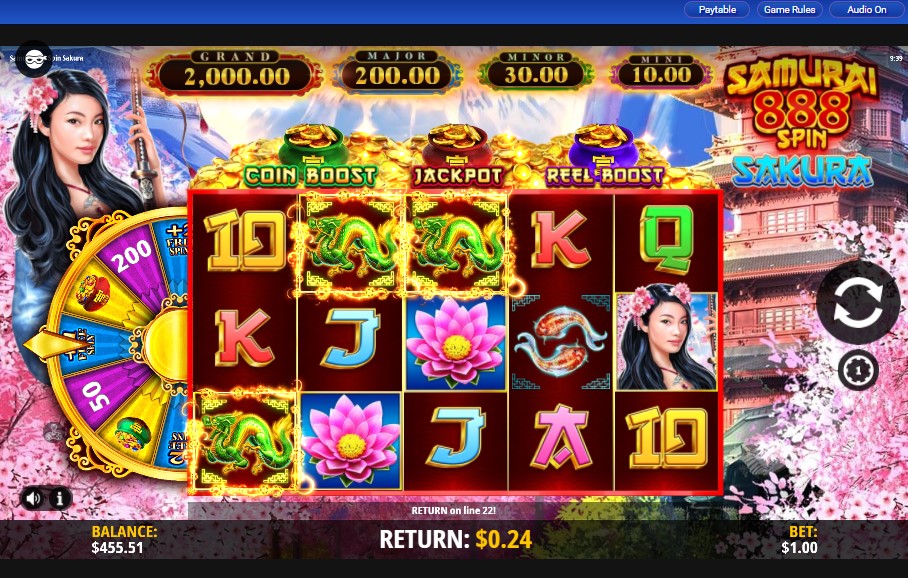This screenshot has width=908, height=578.
Task: Show the Game Rules
Action: point(789,10)
